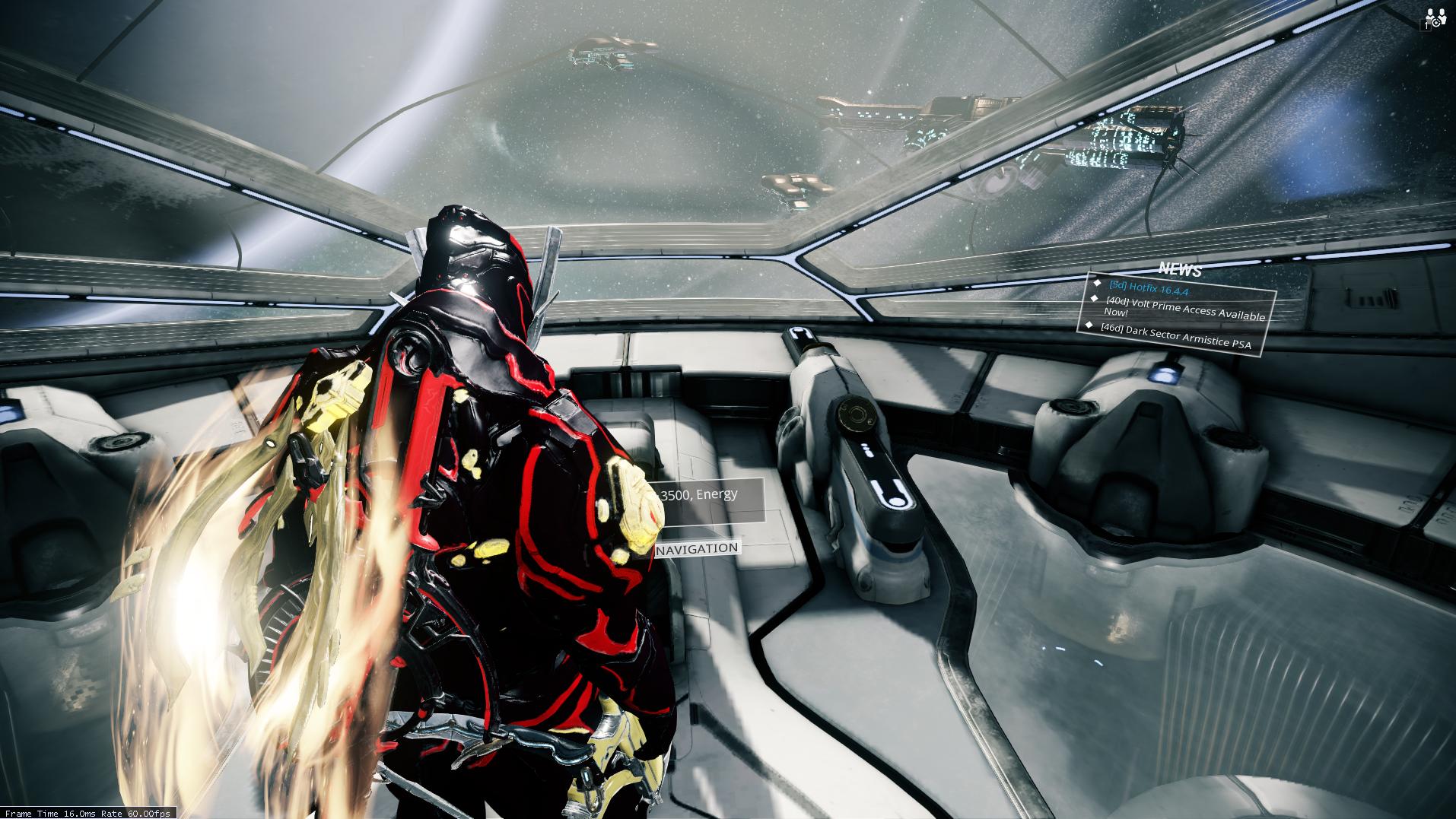
Task: Click the NEWS panel header
Action: (1180, 268)
